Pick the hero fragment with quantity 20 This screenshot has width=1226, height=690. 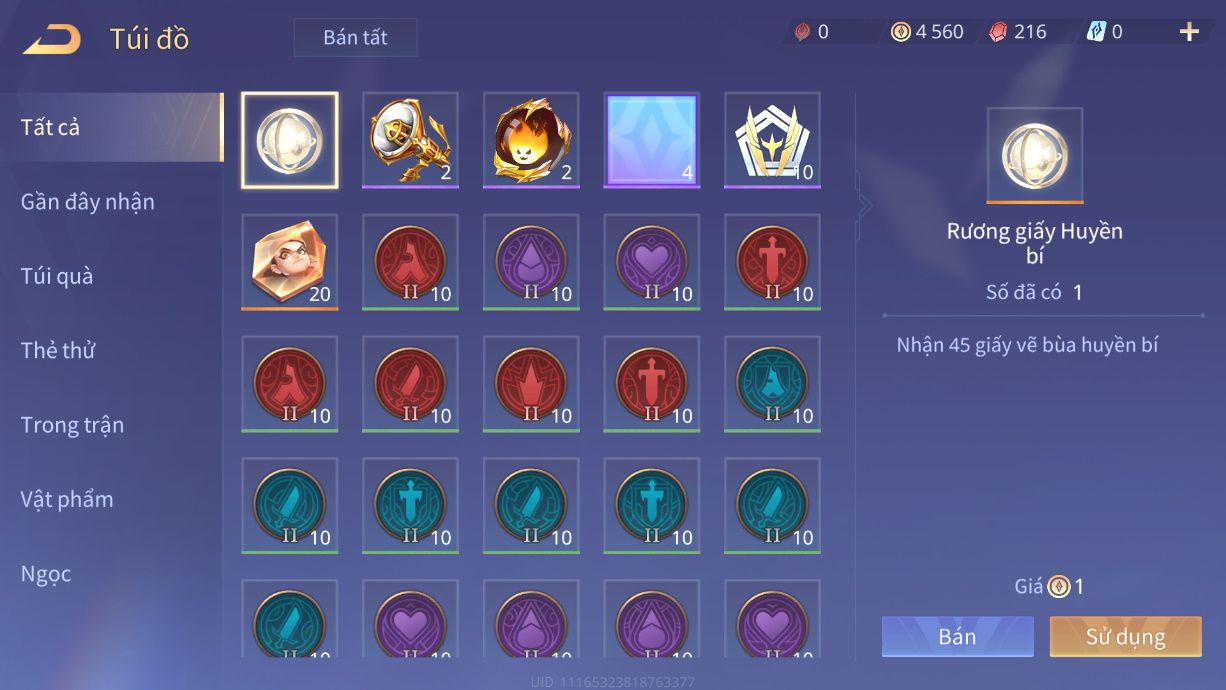[289, 262]
